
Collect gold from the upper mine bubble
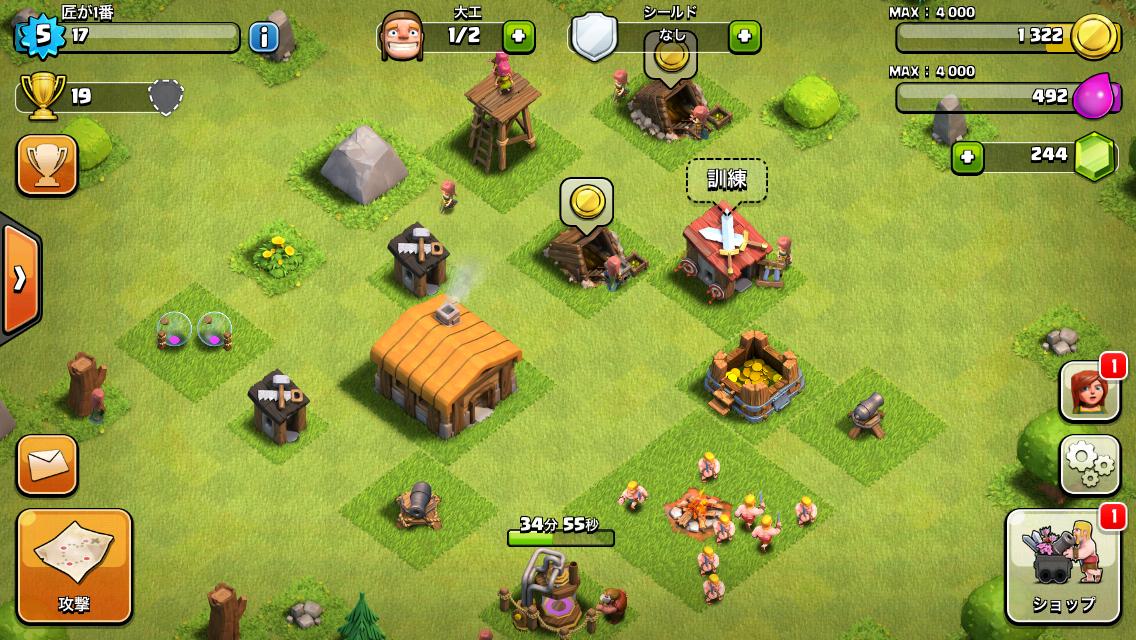point(670,56)
